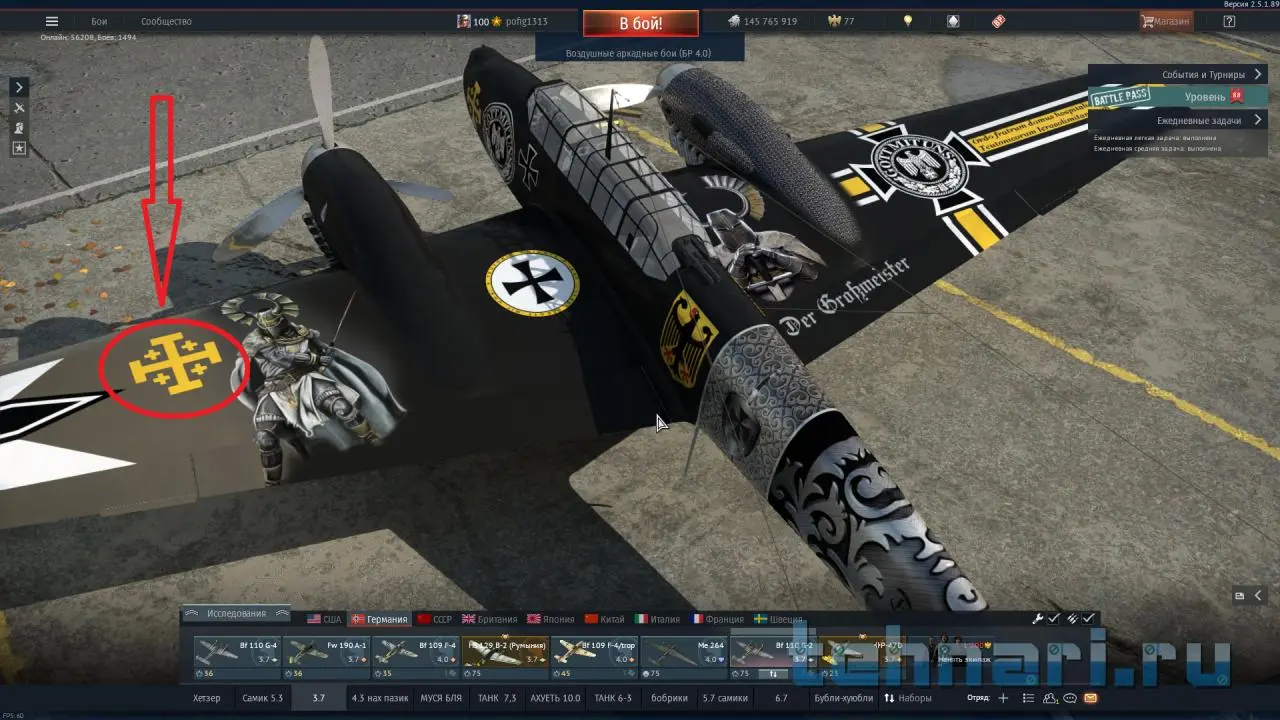The width and height of the screenshot is (1280, 720).
Task: Open the «Магазин» shop
Action: tap(1166, 21)
